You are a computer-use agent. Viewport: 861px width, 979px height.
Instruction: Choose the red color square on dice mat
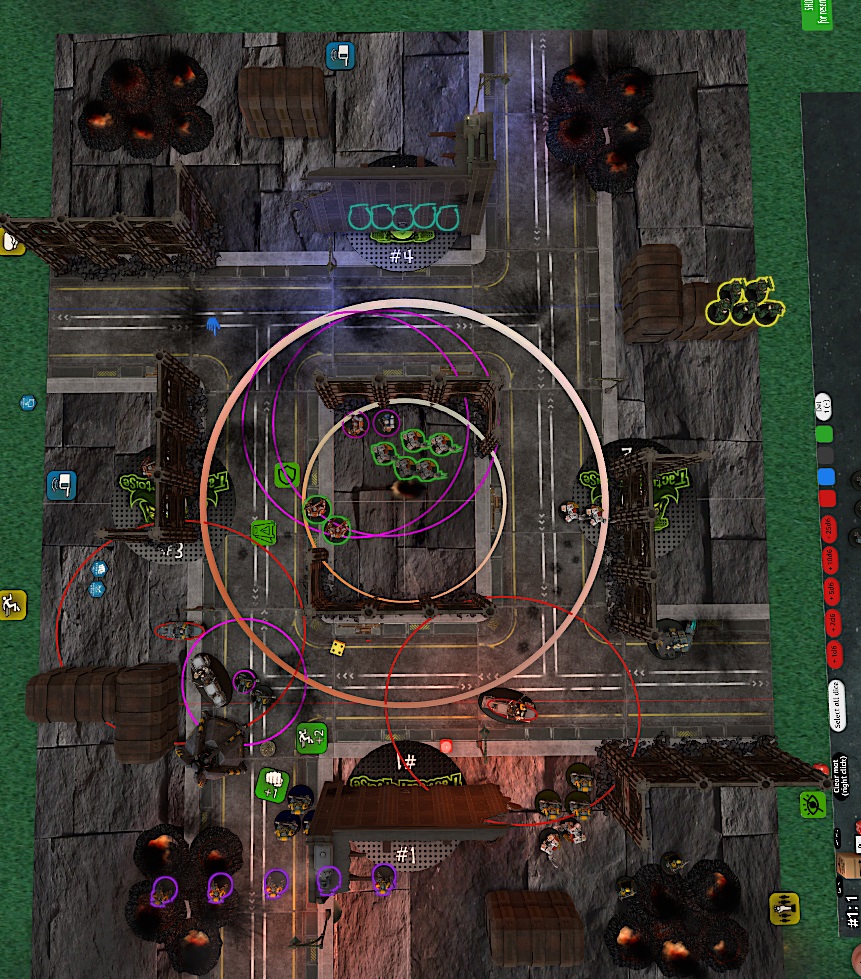pyautogui.click(x=825, y=499)
